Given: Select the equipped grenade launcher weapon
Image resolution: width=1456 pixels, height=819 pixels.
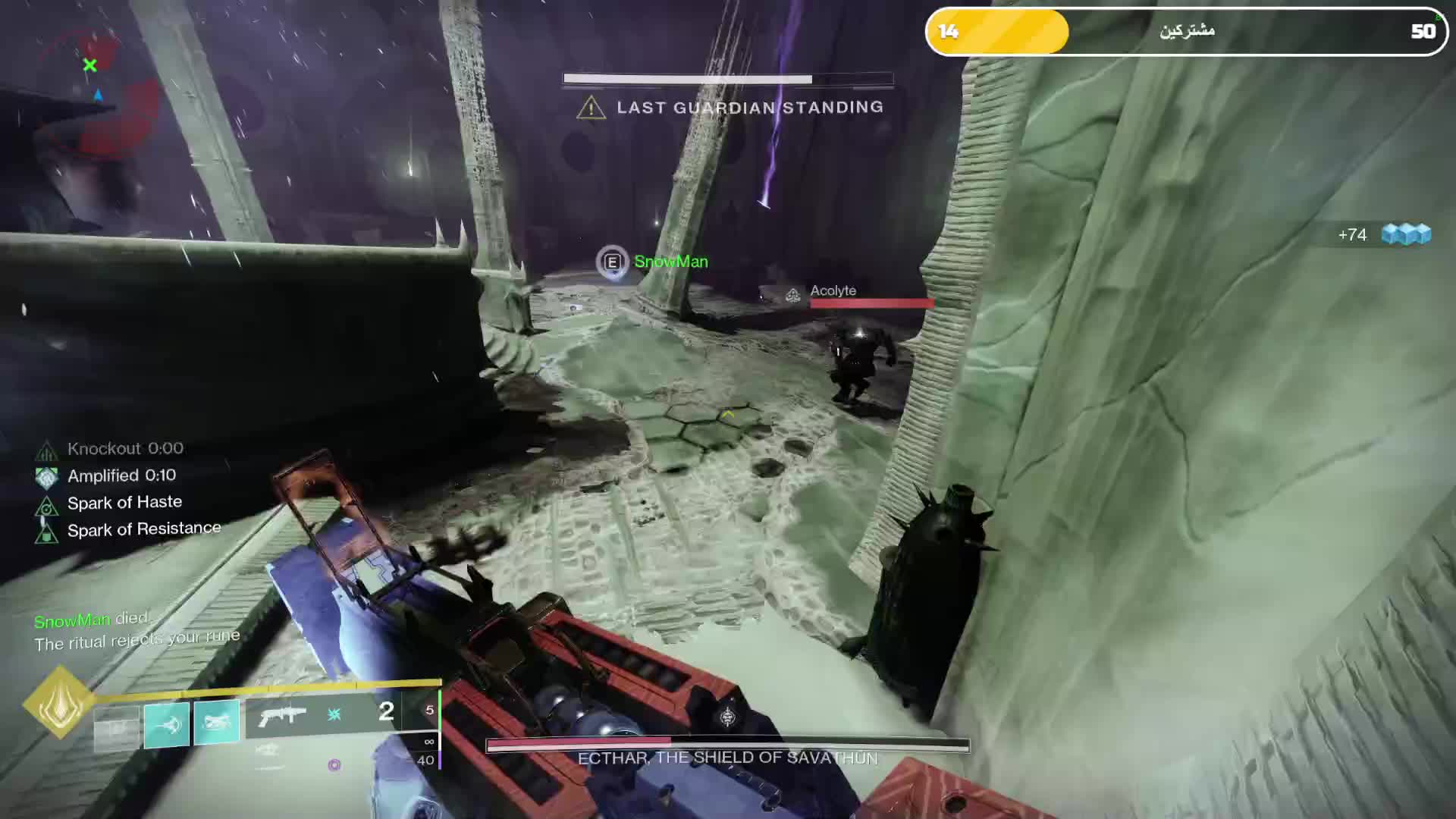Looking at the screenshot, I should pos(282,714).
